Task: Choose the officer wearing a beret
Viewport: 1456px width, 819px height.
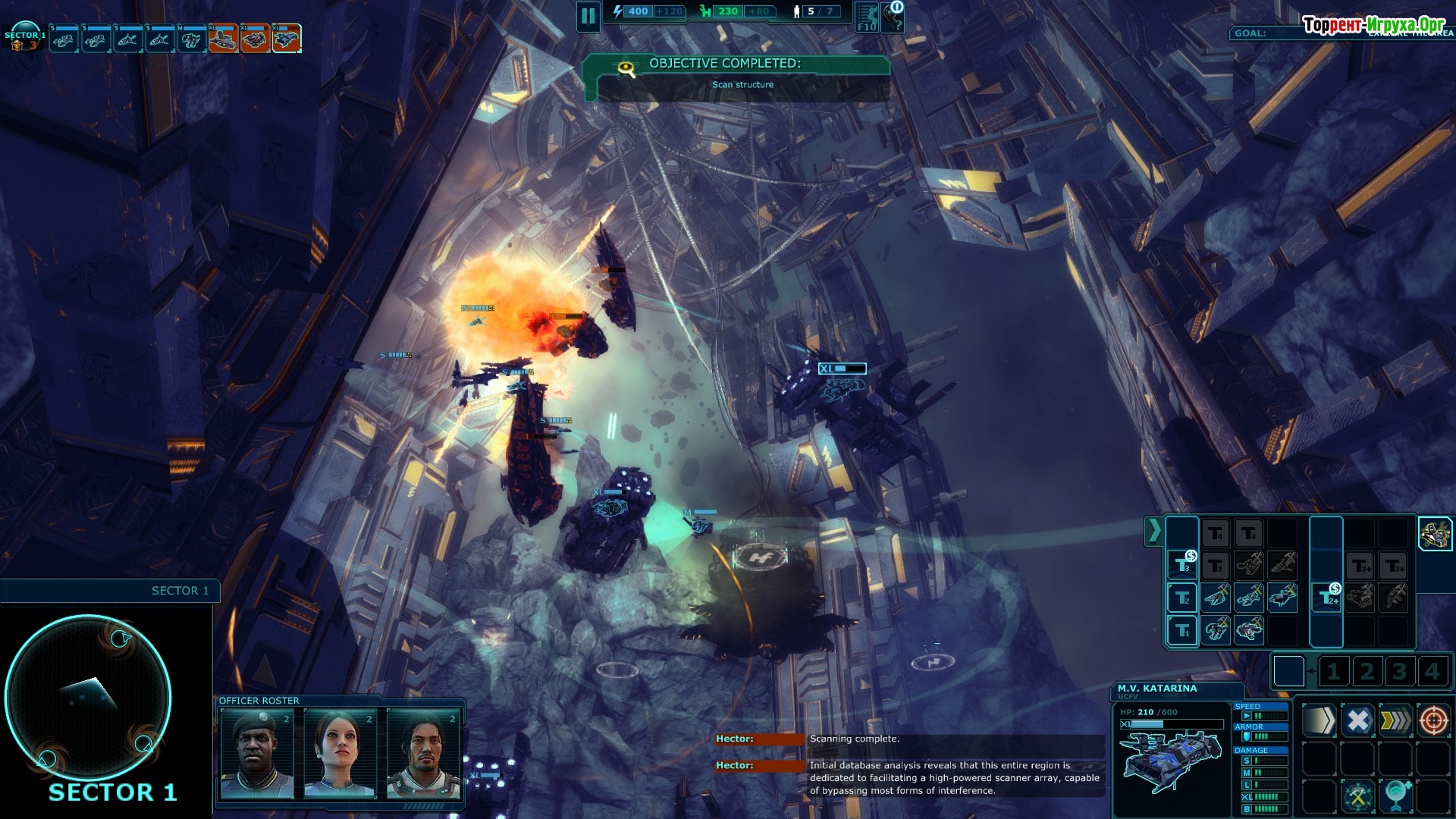Action: (x=256, y=753)
